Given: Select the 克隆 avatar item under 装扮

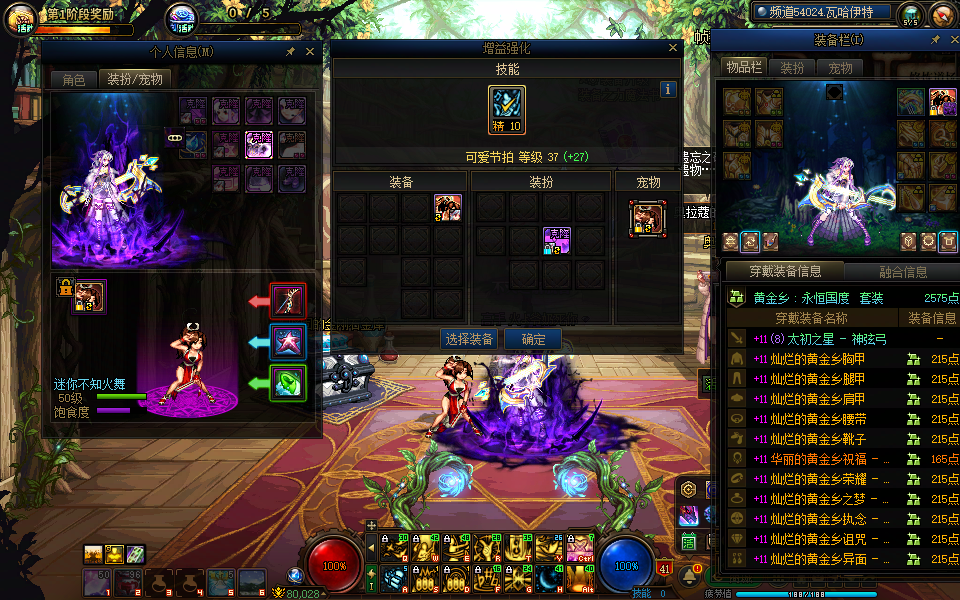Looking at the screenshot, I should 557,240.
